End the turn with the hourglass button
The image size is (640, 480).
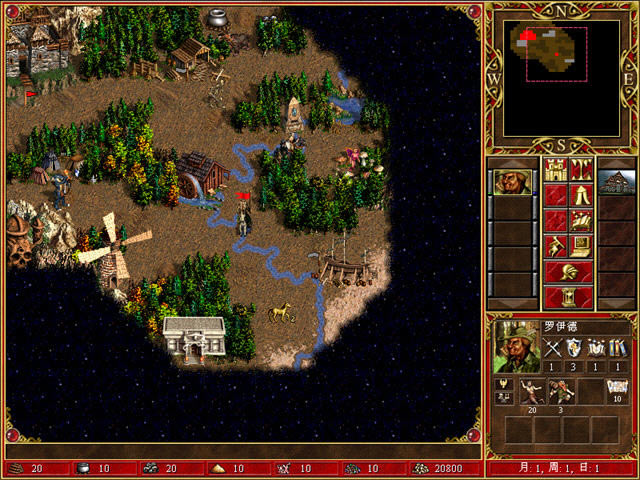point(568,296)
